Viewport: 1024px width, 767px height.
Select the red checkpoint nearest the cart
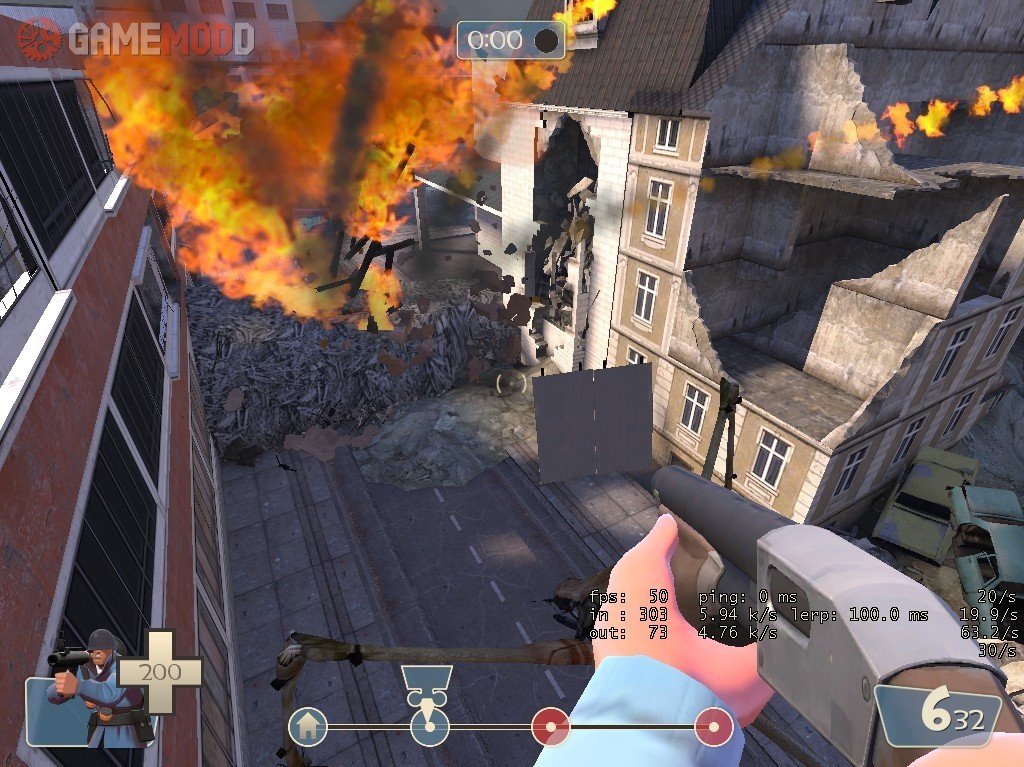tap(549, 727)
